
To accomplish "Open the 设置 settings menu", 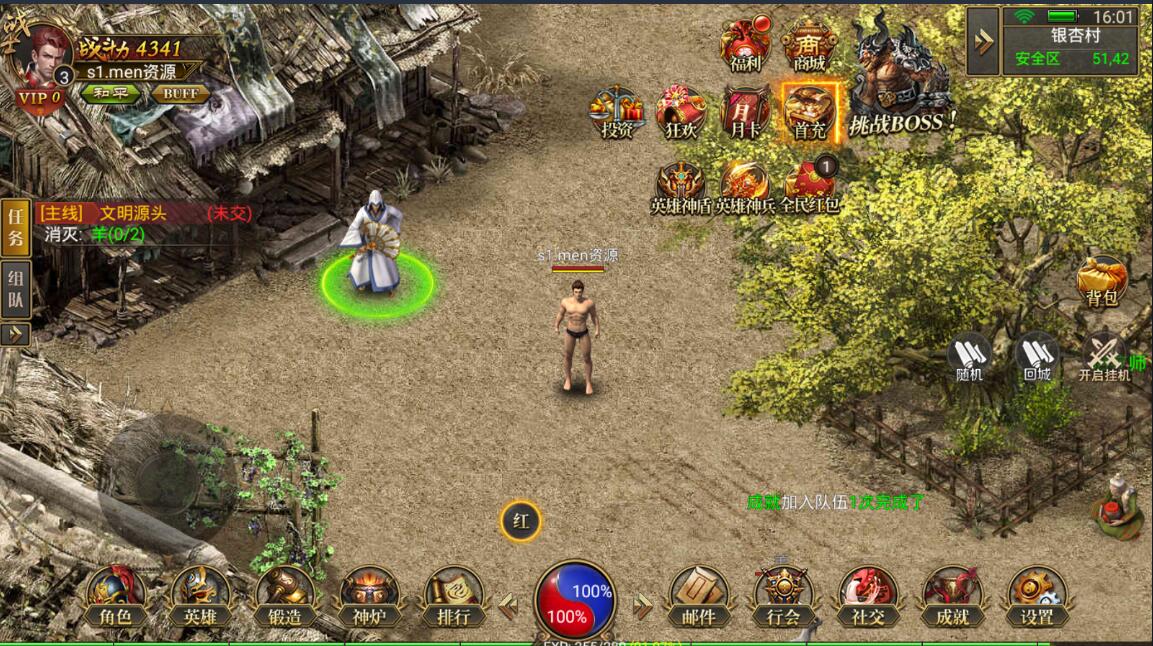I will (x=1037, y=596).
